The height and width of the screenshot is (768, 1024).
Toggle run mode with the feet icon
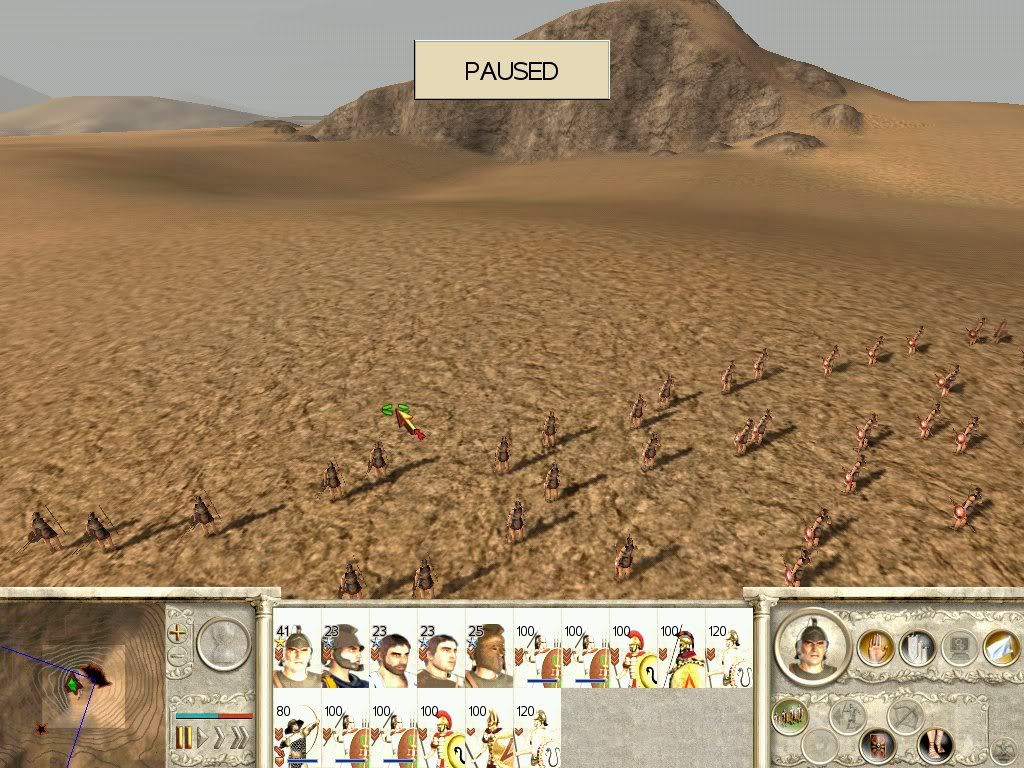[x=937, y=742]
